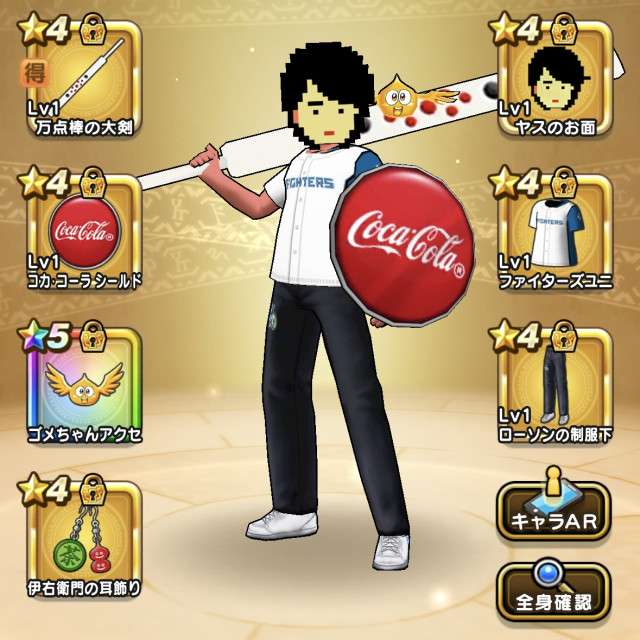Screen dimensions: 640x640
Task: Select the ファイターズユニ uniform top slot
Action: 556,230
